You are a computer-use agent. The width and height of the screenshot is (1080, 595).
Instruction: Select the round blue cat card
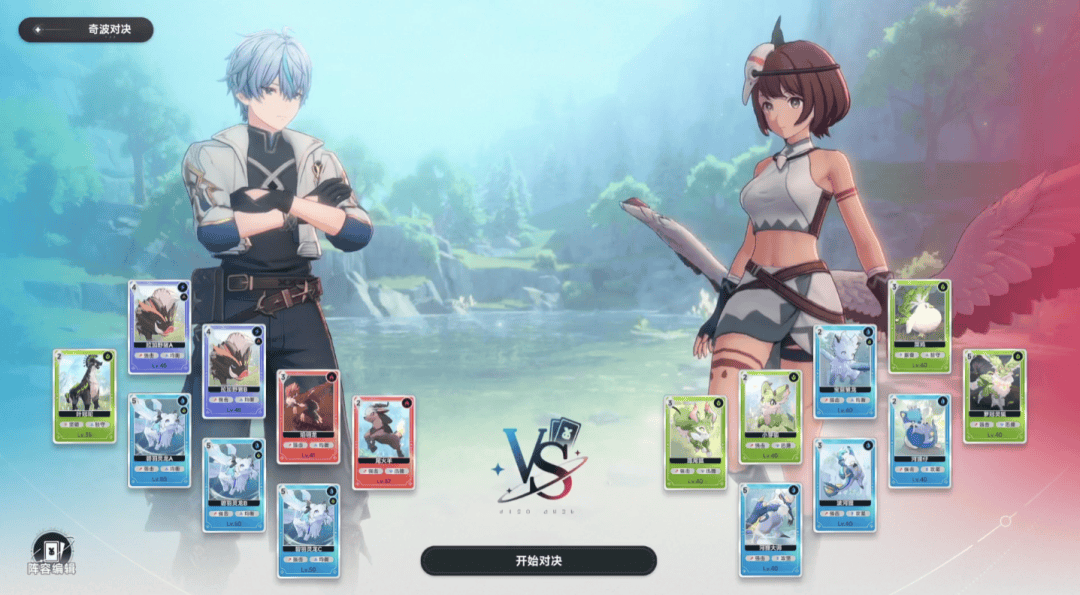click(919, 440)
